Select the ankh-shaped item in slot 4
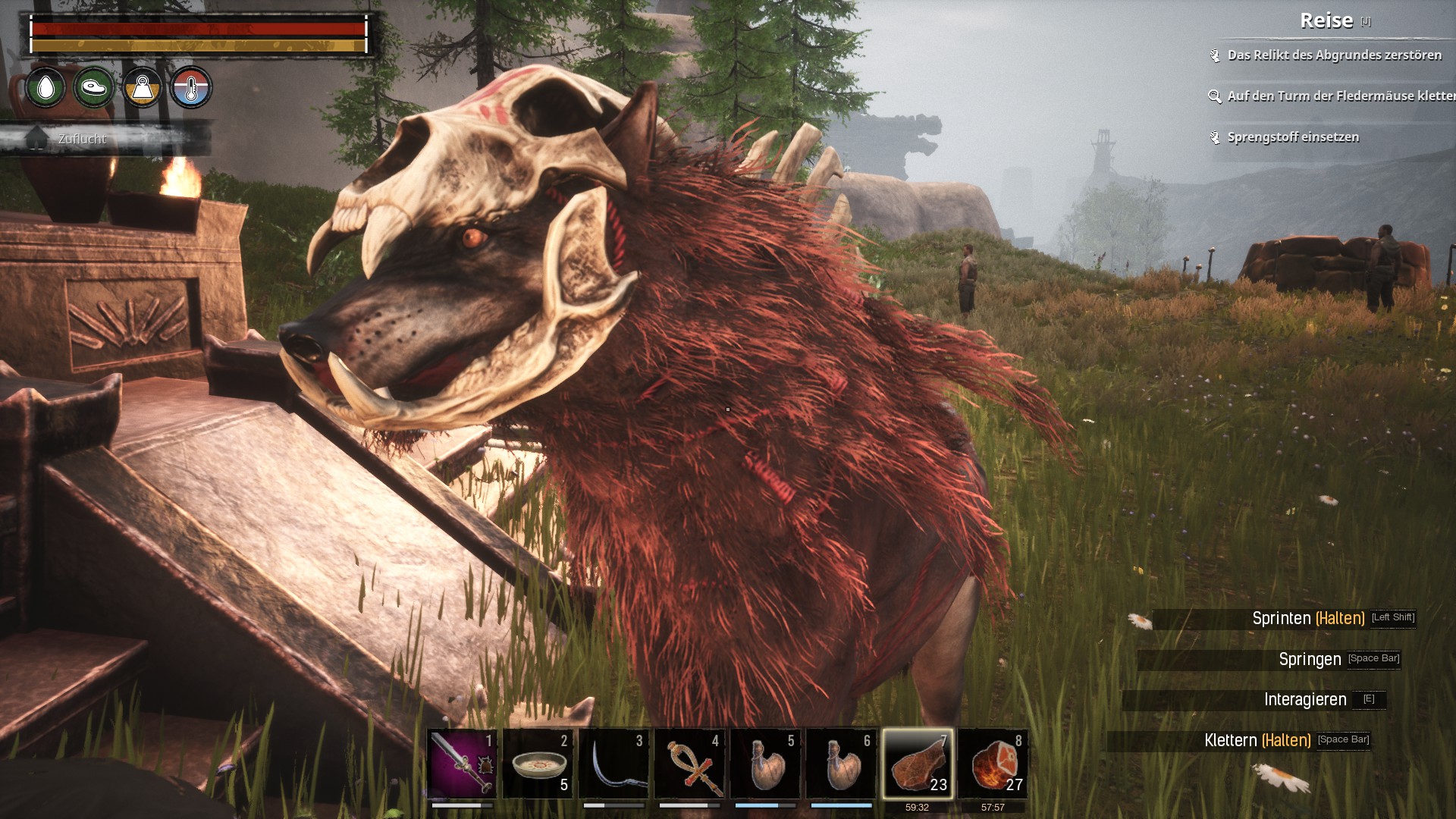 pyautogui.click(x=689, y=764)
